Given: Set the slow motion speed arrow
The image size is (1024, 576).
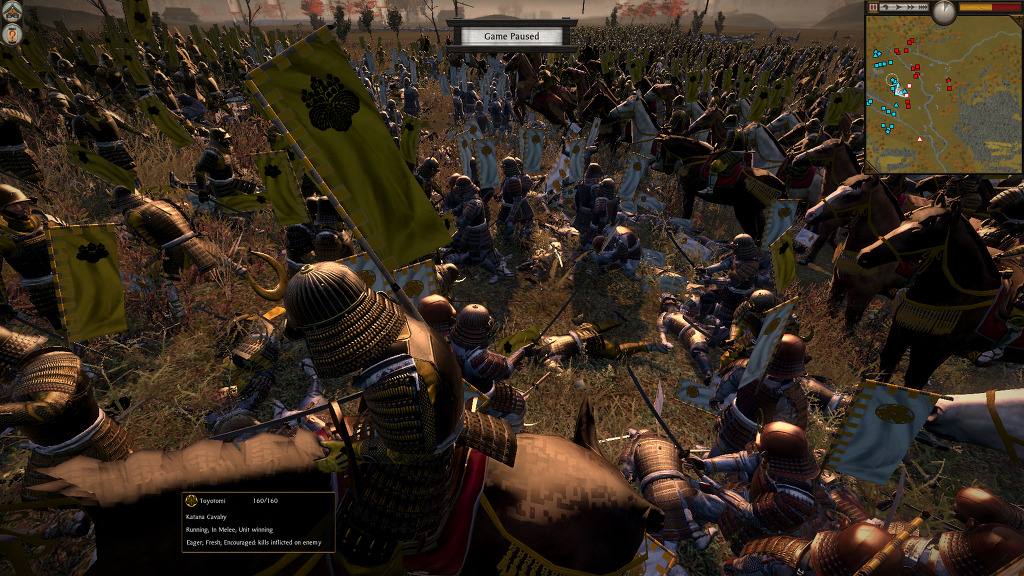Looking at the screenshot, I should [x=886, y=7].
